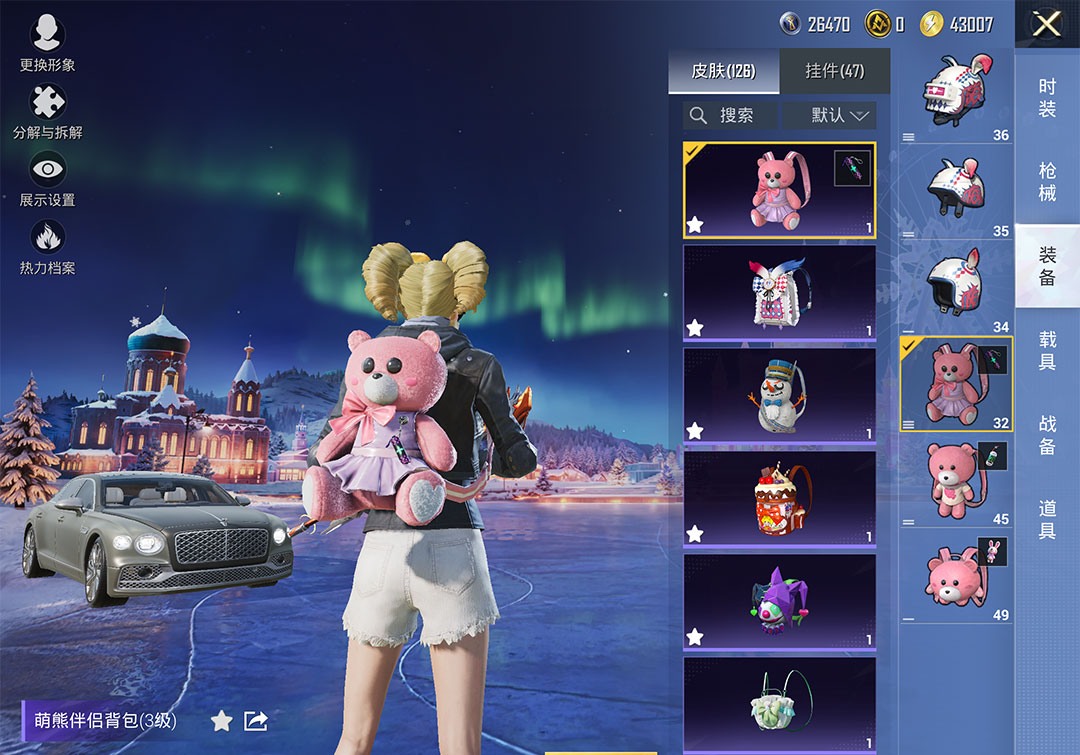
Task: Open the 道具 items category
Action: (x=1047, y=519)
